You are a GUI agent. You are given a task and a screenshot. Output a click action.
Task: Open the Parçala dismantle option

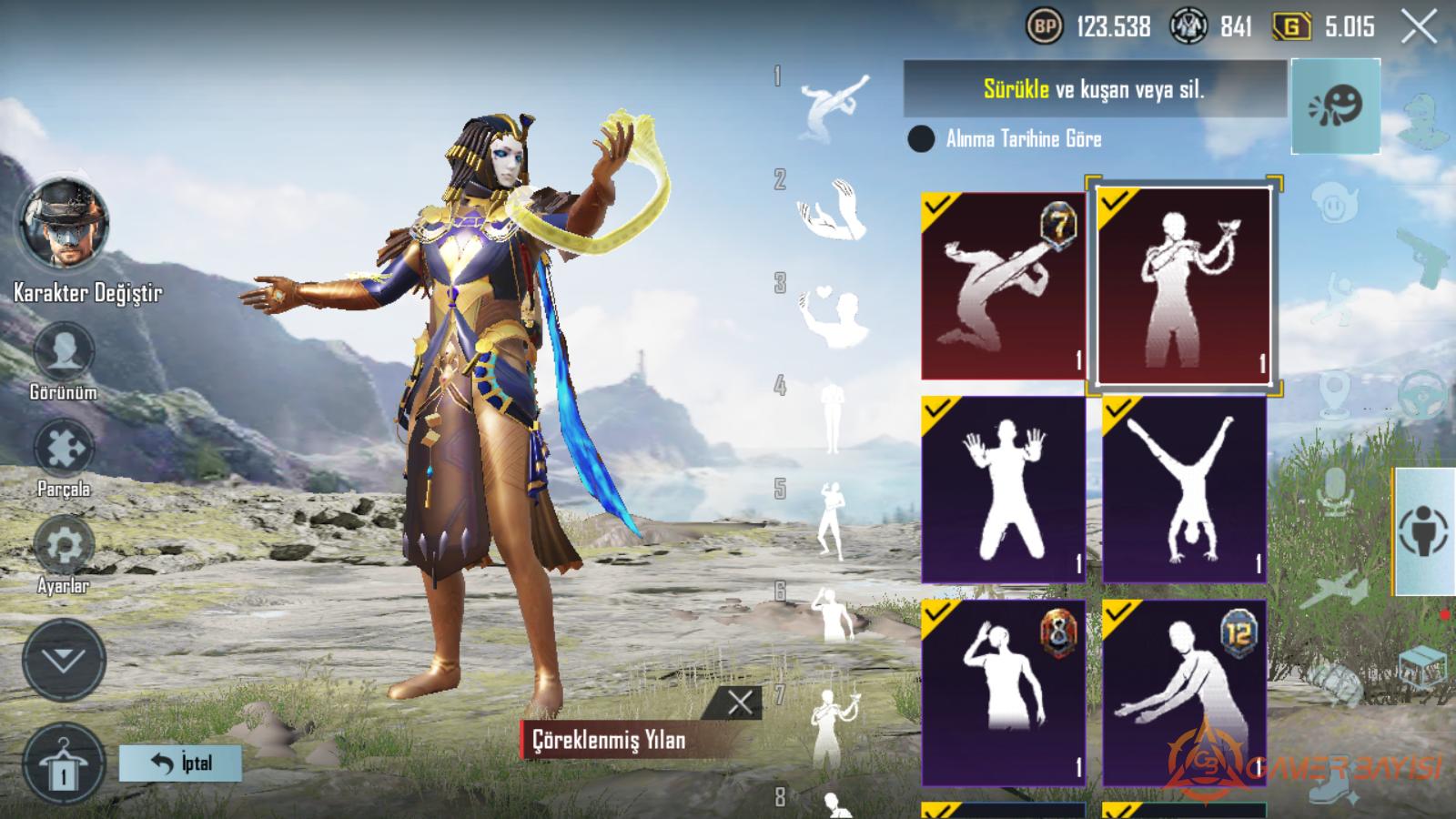click(64, 449)
